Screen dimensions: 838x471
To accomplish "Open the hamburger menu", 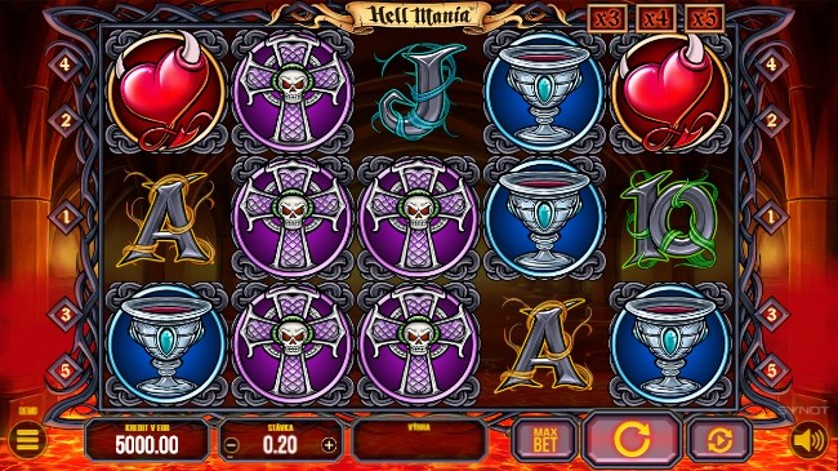I will point(28,439).
